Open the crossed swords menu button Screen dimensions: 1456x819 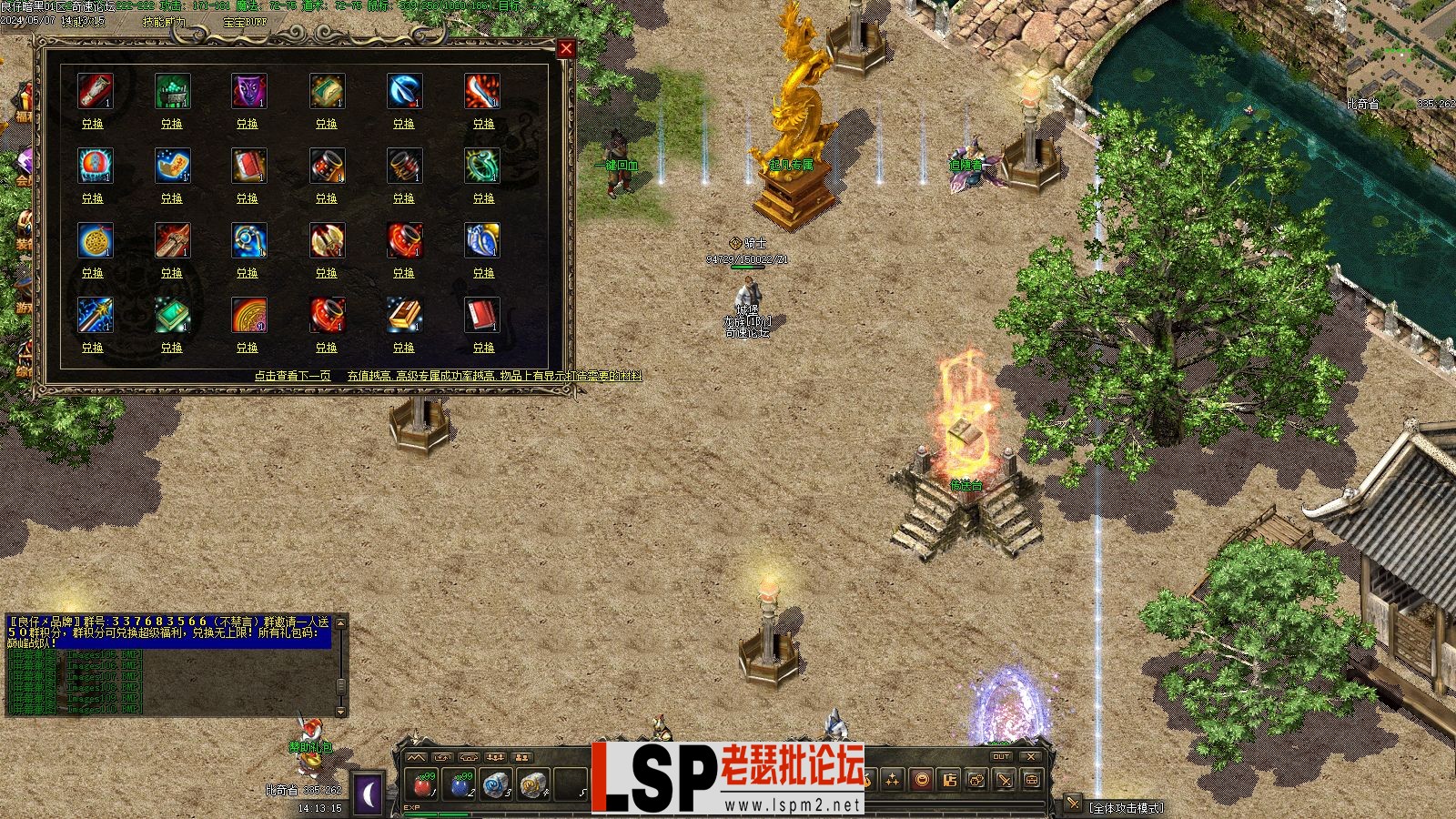tap(1005, 780)
